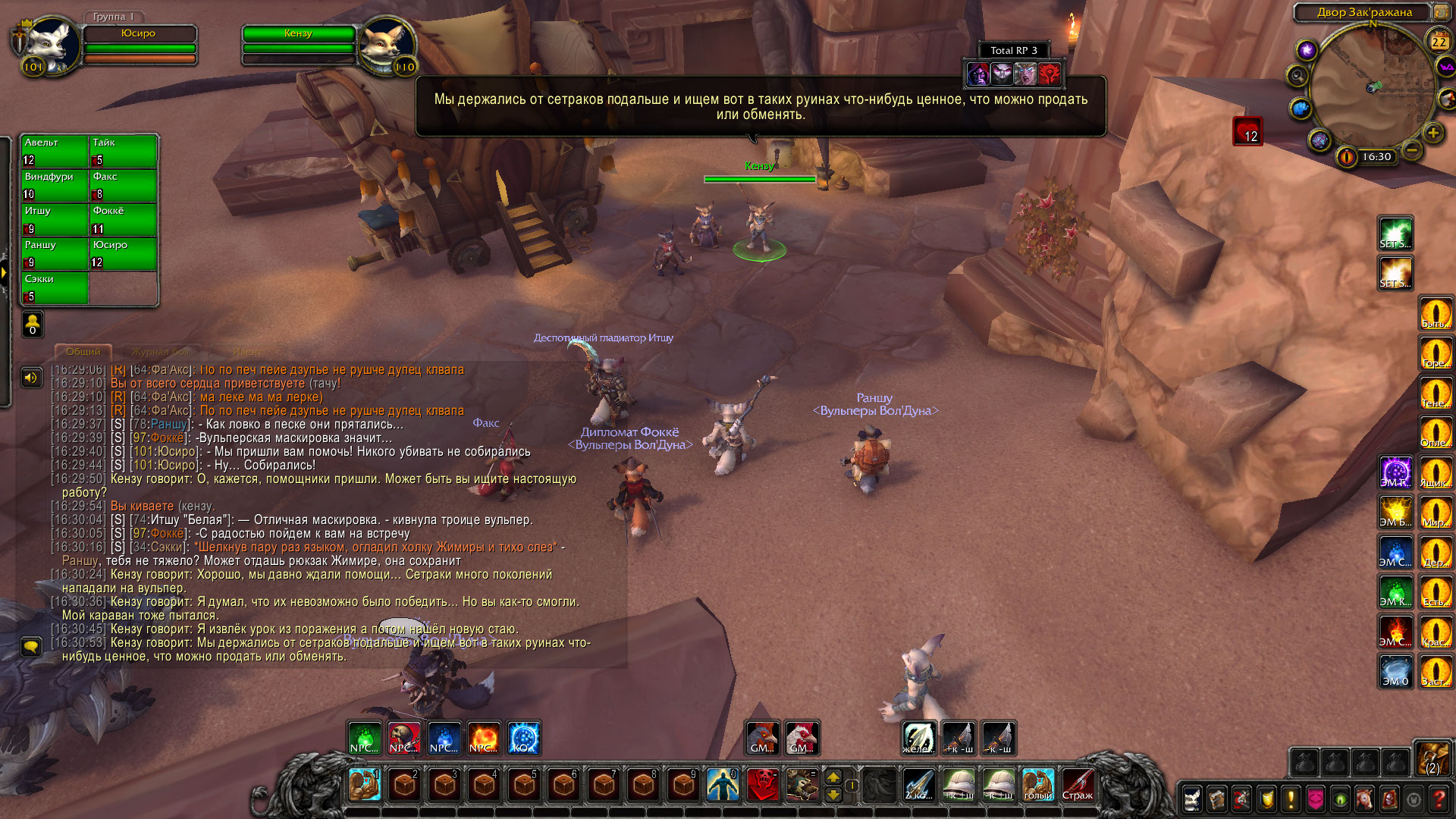Open the minimap tracking magnifier button
Viewport: 1456px width, 819px height.
tap(1298, 76)
